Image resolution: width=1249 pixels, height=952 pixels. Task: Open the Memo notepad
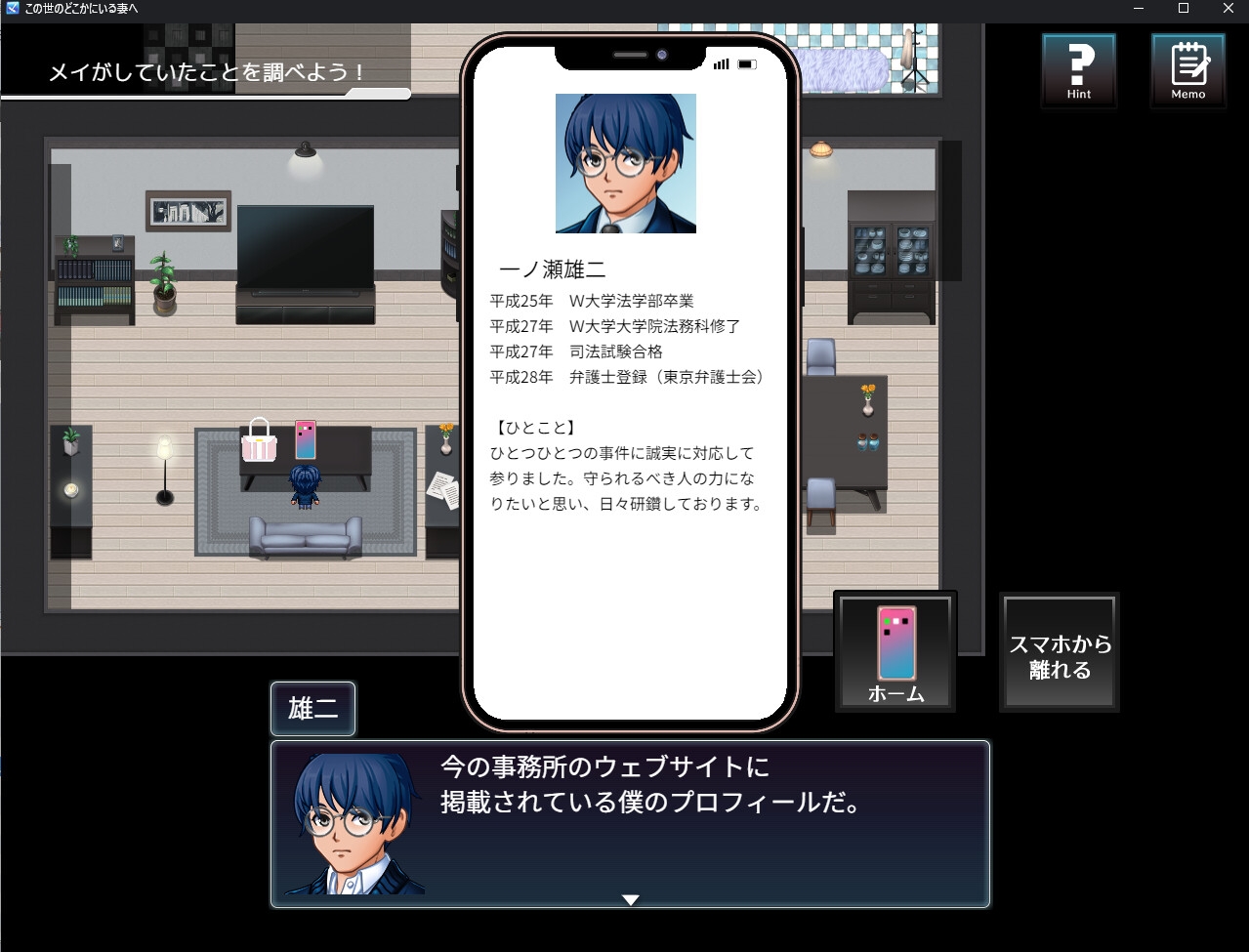pos(1187,70)
